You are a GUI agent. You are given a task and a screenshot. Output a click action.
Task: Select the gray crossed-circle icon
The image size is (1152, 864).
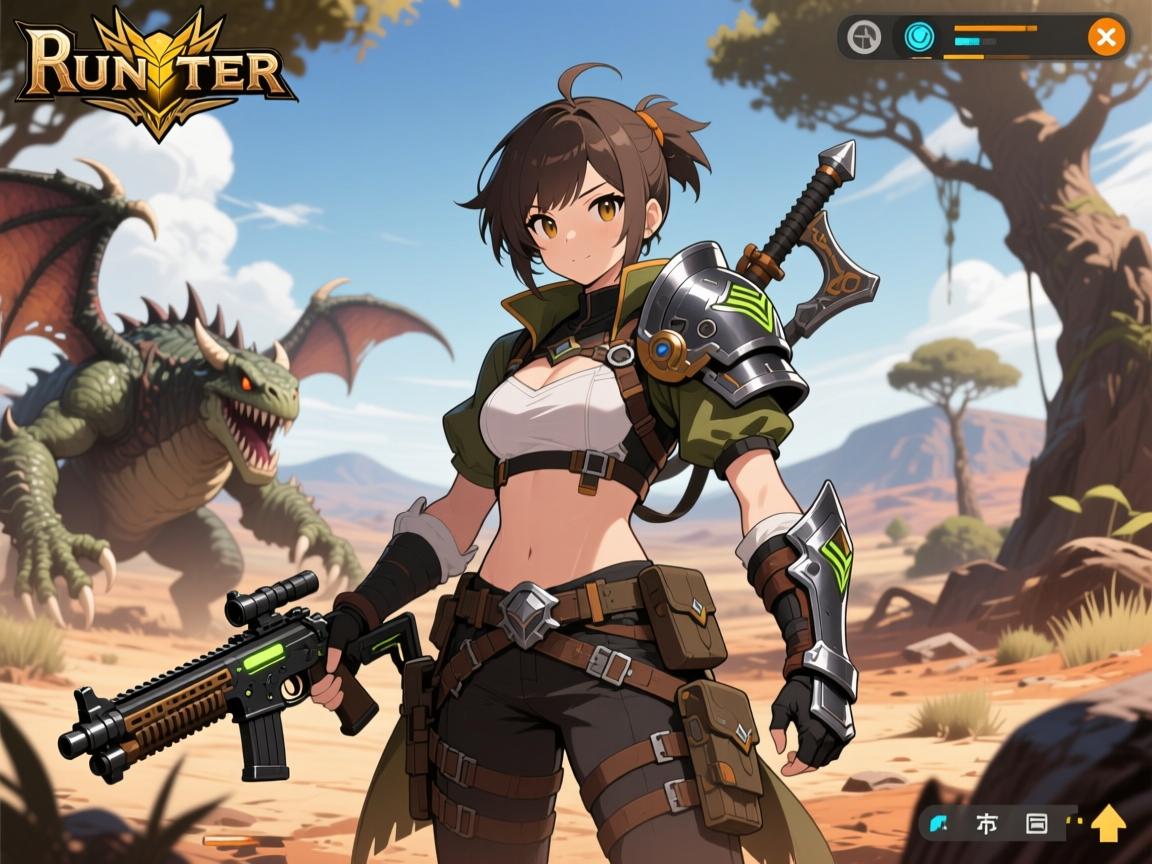863,38
